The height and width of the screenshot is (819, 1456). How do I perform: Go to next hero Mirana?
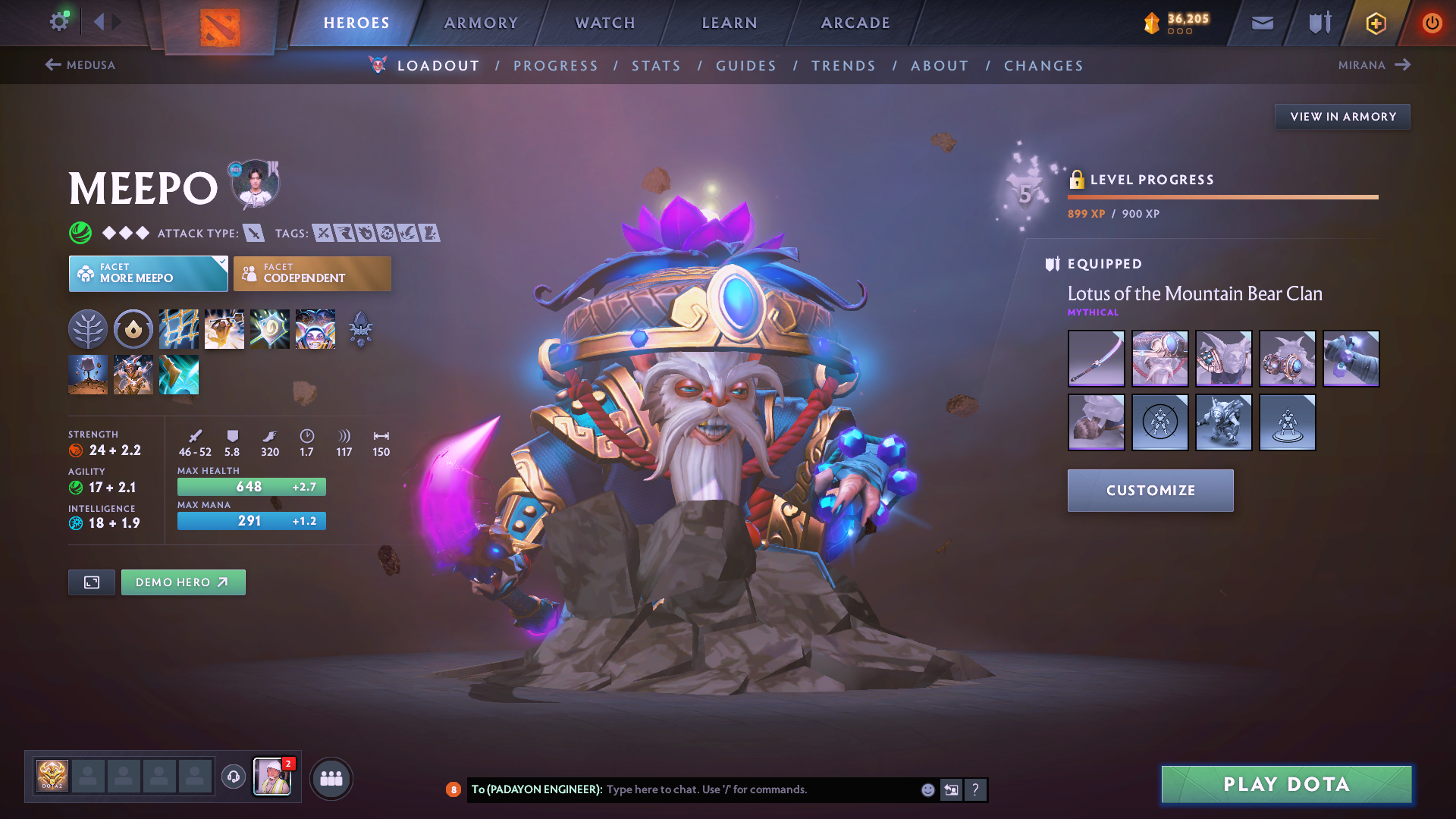tap(1373, 65)
